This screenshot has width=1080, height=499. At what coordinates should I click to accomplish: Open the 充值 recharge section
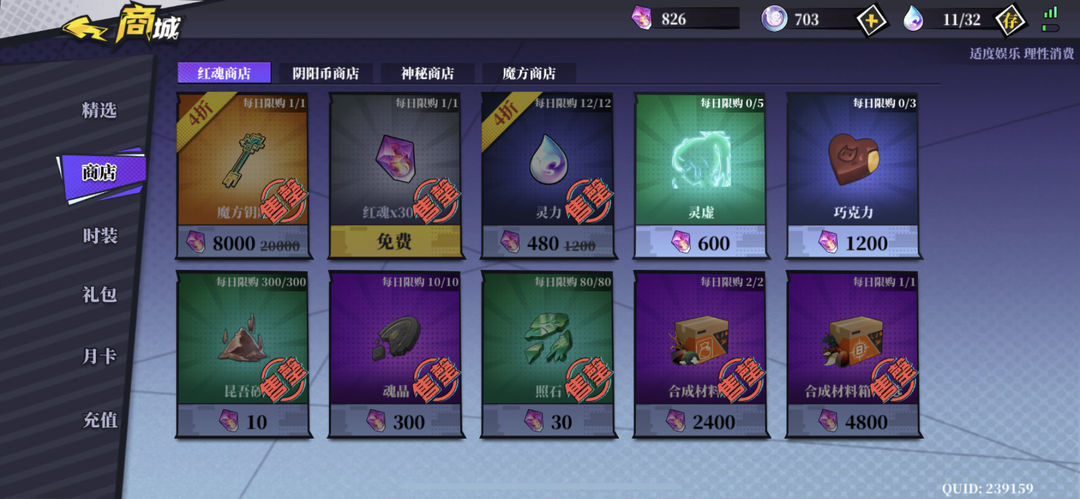point(99,420)
